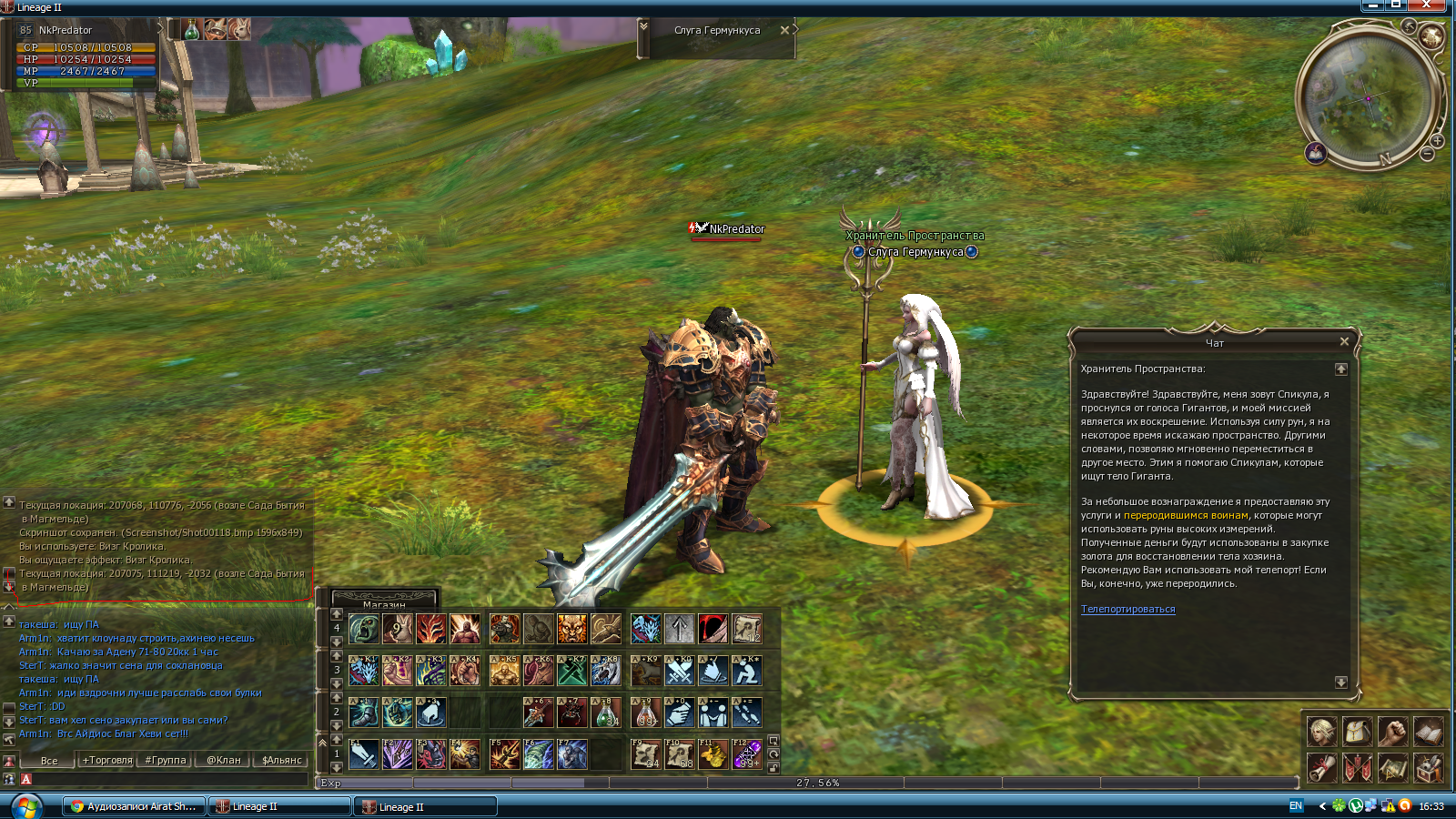Open the system menu chest icon
This screenshot has height=819, width=1456.
click(x=1428, y=767)
